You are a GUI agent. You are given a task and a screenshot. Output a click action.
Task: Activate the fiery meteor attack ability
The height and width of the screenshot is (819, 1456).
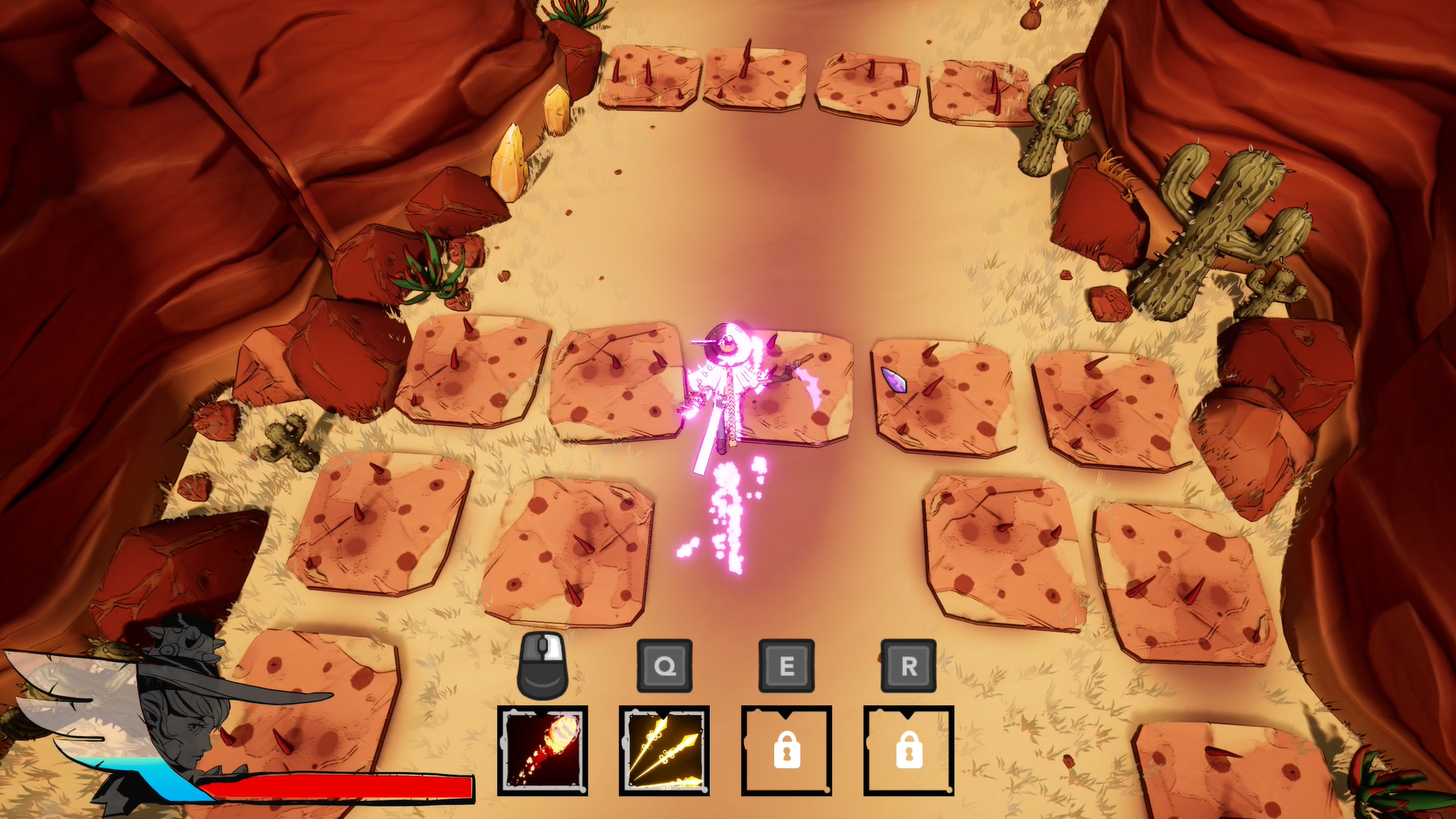point(542,750)
